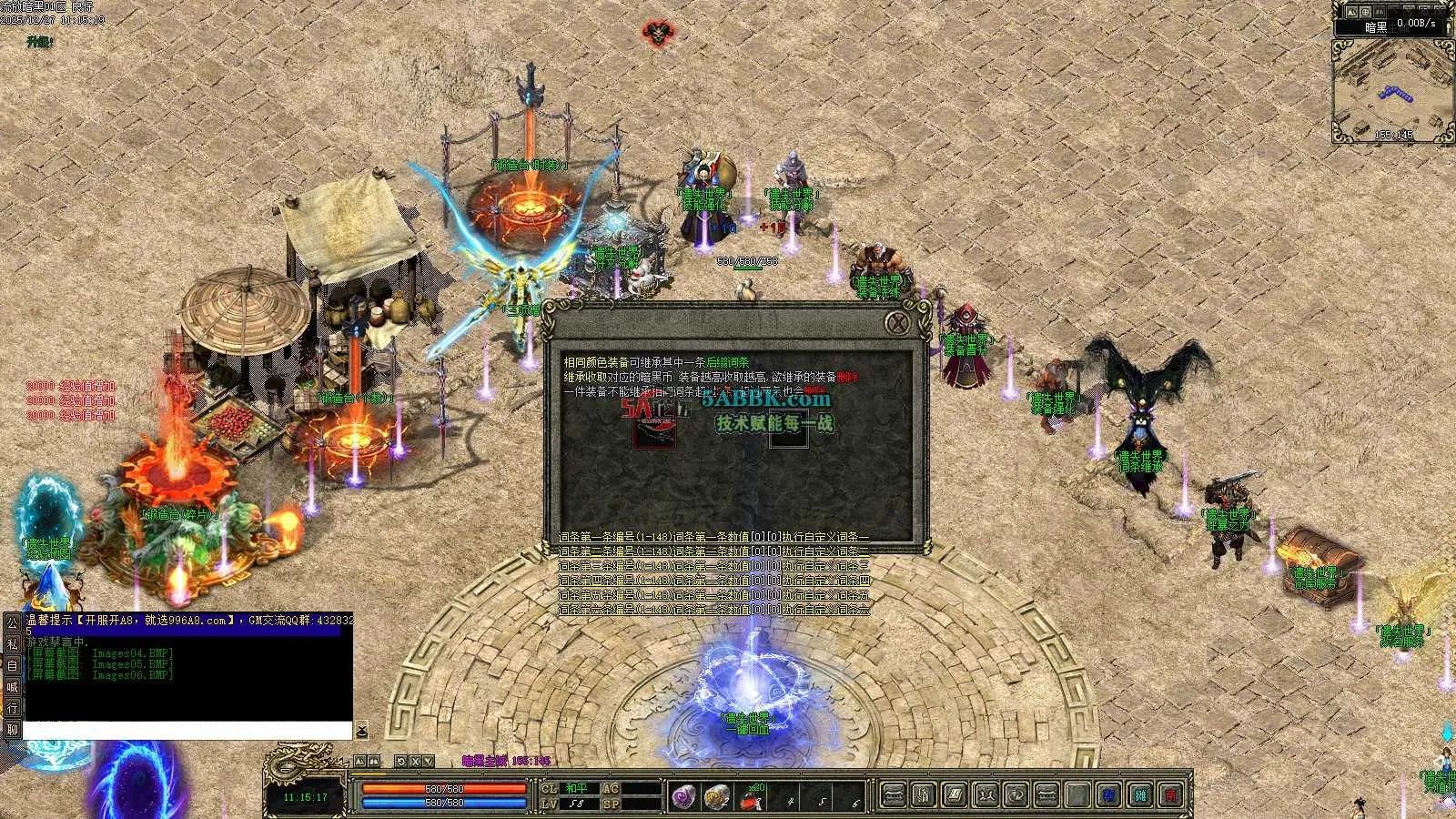Viewport: 1456px width, 819px height.
Task: Click the peace mode 和平 indicator
Action: pyautogui.click(x=576, y=788)
